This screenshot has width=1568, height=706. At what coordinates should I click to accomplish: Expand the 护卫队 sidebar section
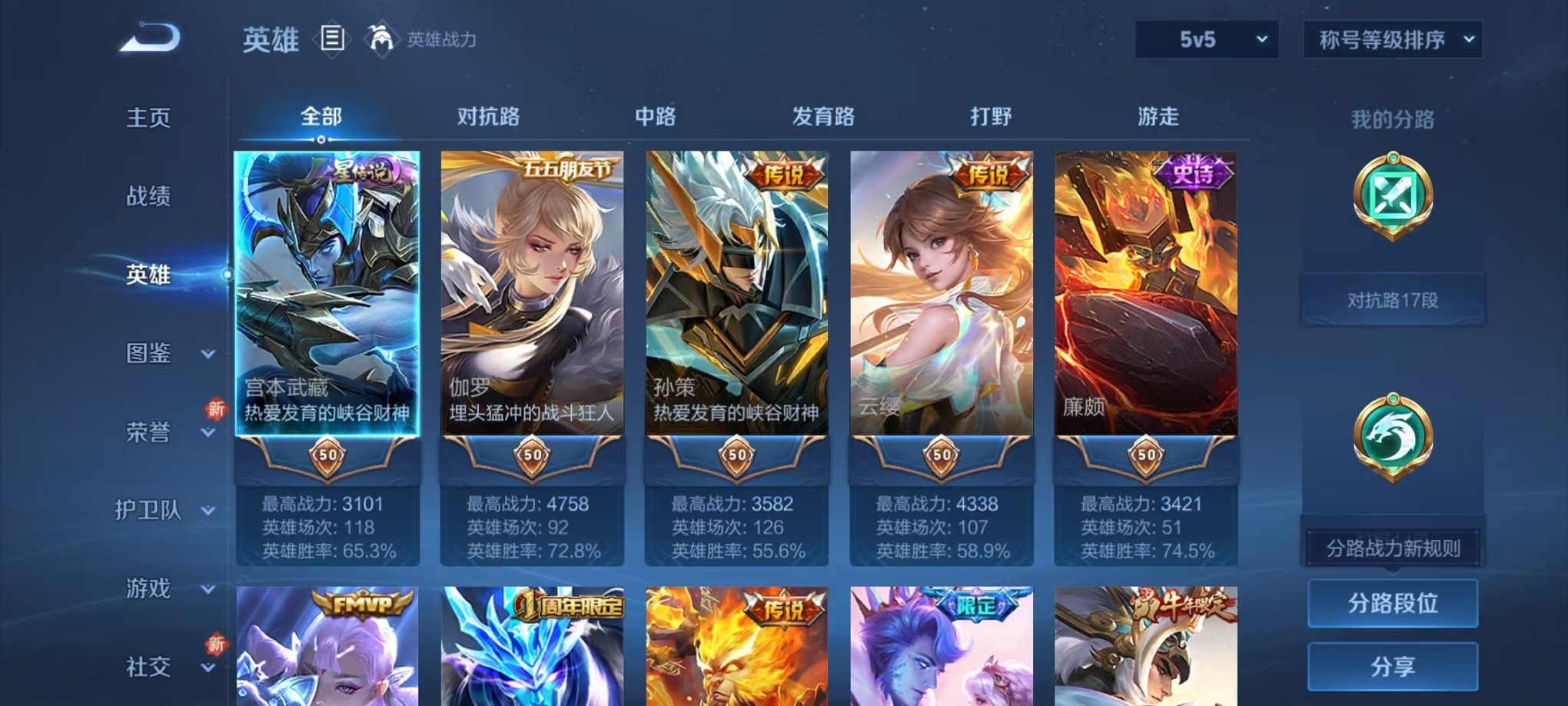click(x=151, y=510)
